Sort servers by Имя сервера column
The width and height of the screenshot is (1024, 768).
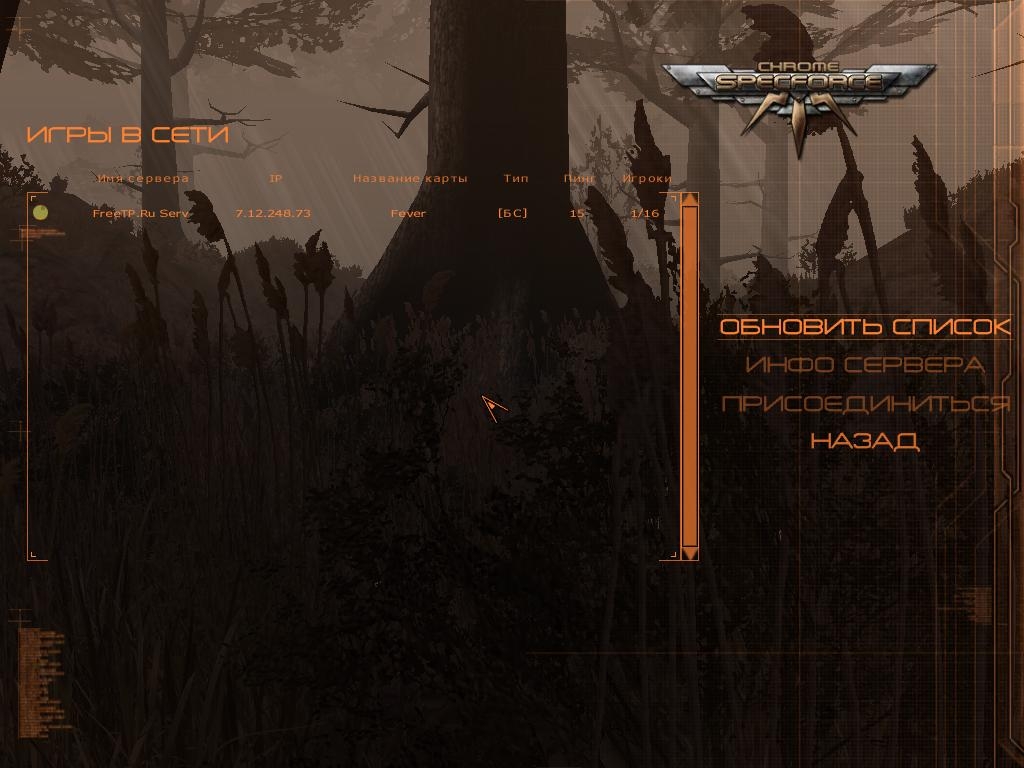click(144, 179)
